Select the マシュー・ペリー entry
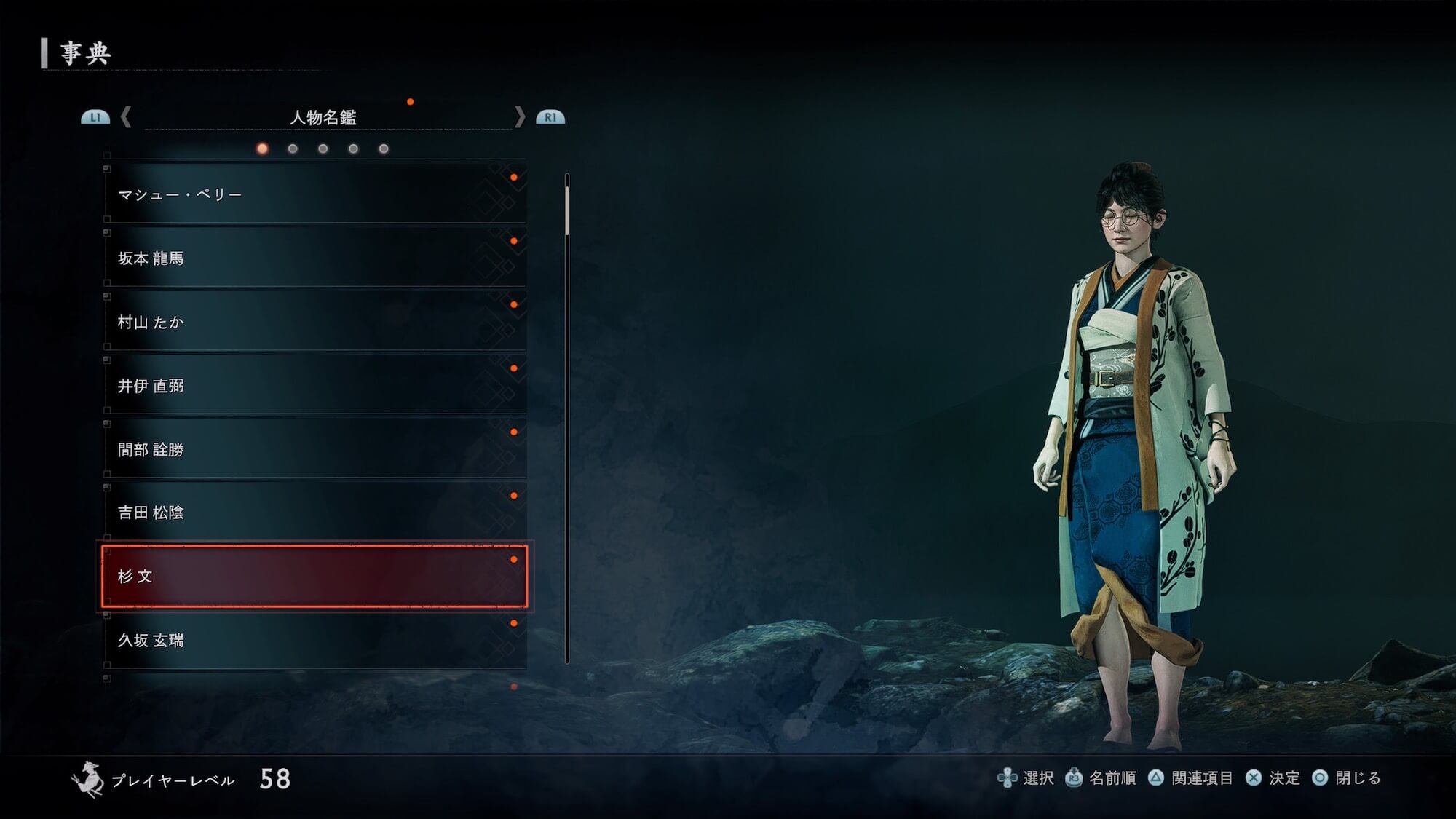The image size is (1456, 819). coord(314,194)
